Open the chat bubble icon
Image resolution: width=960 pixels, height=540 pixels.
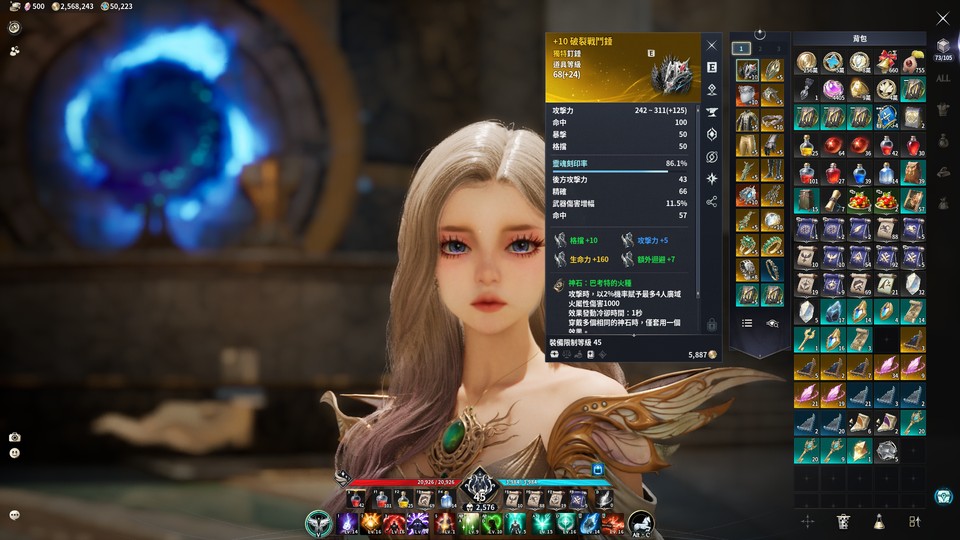coord(14,515)
